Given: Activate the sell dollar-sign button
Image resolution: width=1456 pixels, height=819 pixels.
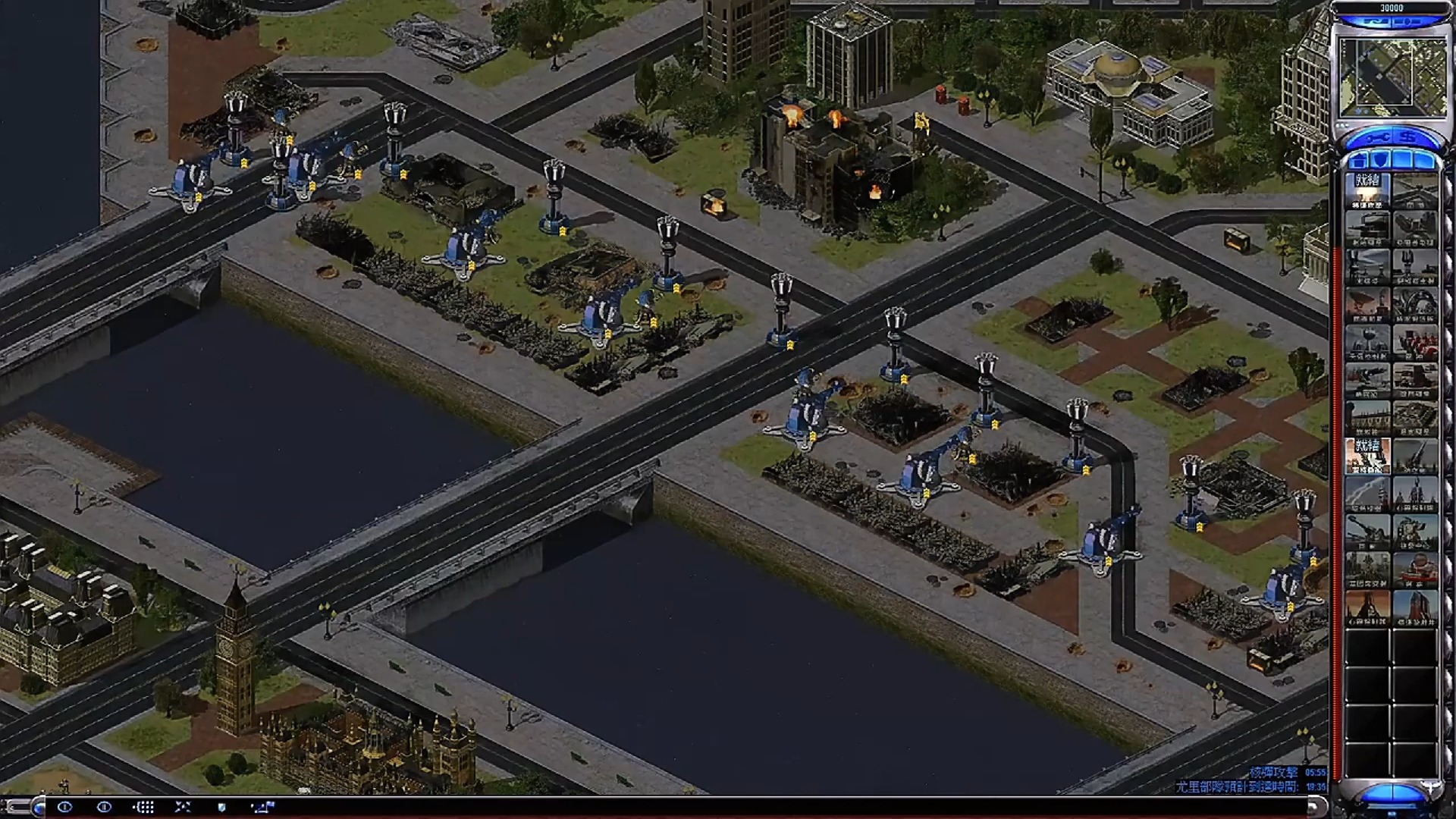Looking at the screenshot, I should pyautogui.click(x=1409, y=138).
